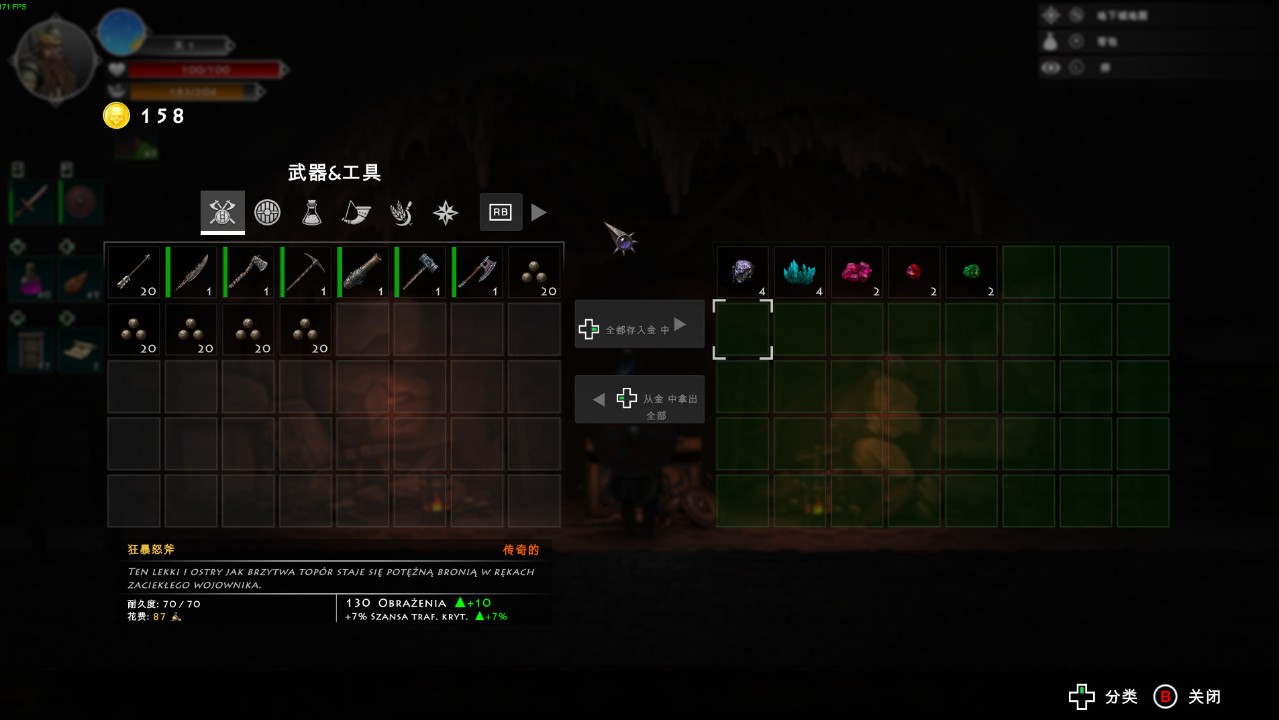The height and width of the screenshot is (720, 1279).
Task: Select the pink gem cluster in chest
Action: 857,272
